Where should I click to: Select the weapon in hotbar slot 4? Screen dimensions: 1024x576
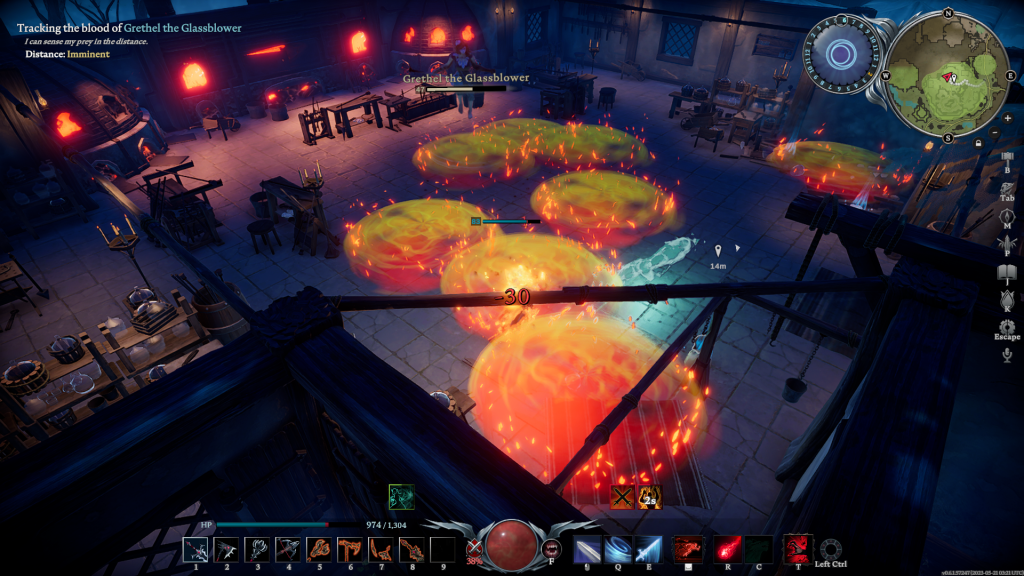coord(289,549)
